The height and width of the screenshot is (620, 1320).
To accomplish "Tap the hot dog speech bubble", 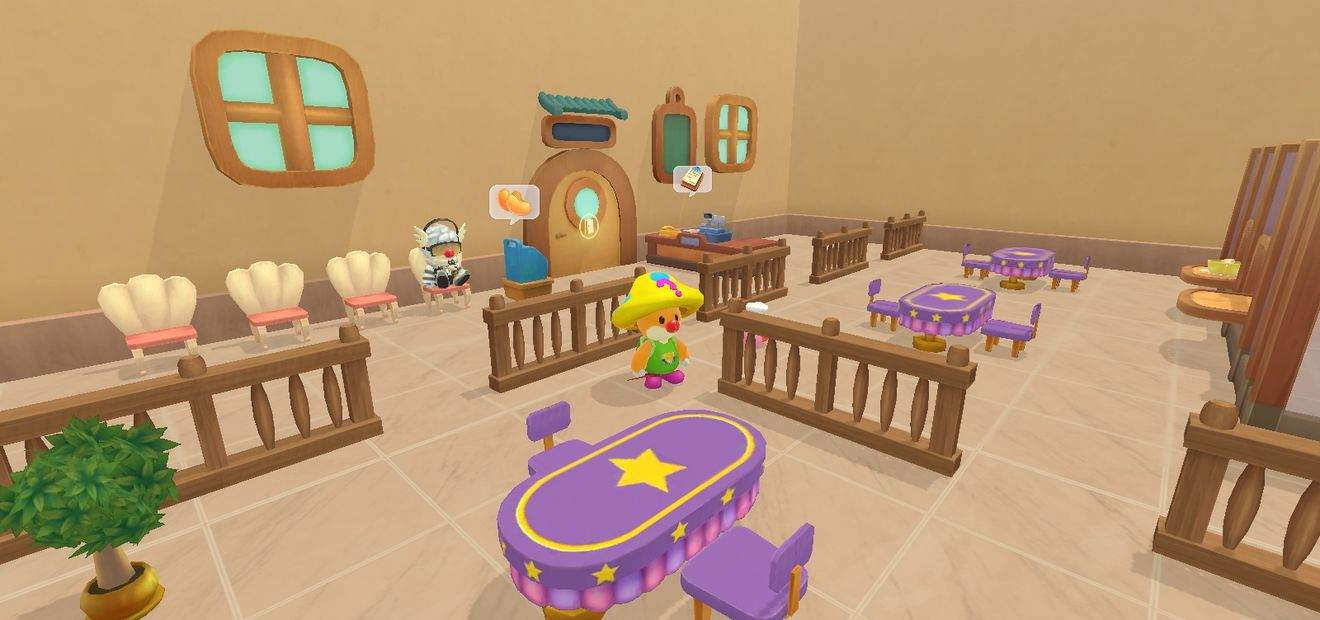I will [x=514, y=202].
